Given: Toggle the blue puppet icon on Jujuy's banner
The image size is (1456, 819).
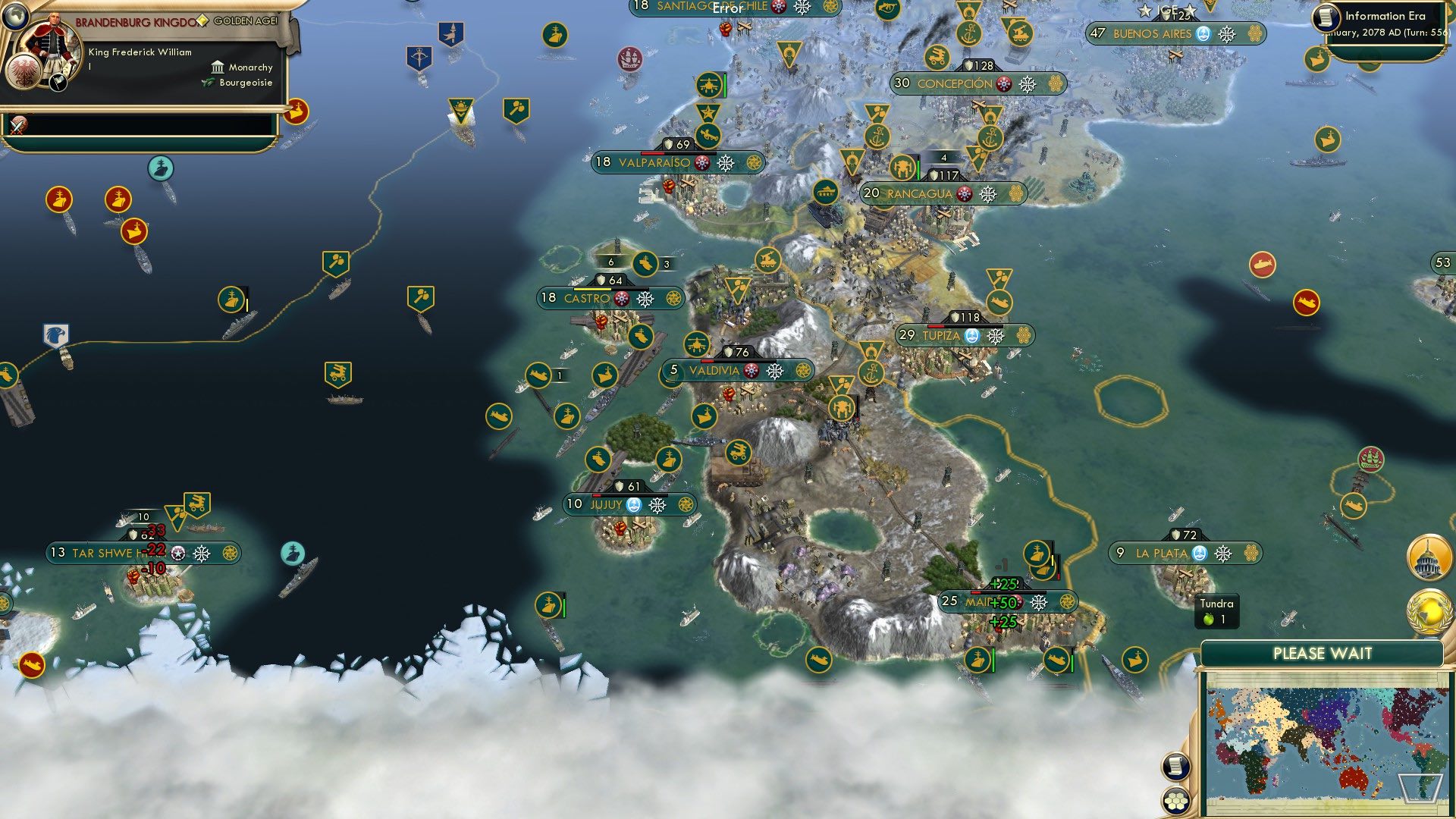Looking at the screenshot, I should (632, 503).
